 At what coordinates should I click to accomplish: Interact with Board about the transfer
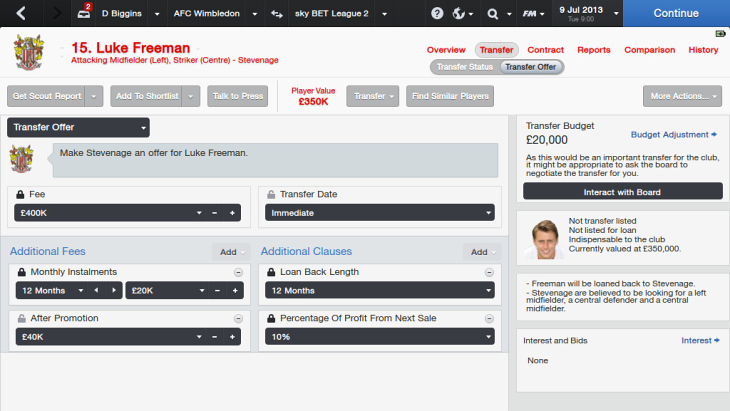(x=622, y=191)
